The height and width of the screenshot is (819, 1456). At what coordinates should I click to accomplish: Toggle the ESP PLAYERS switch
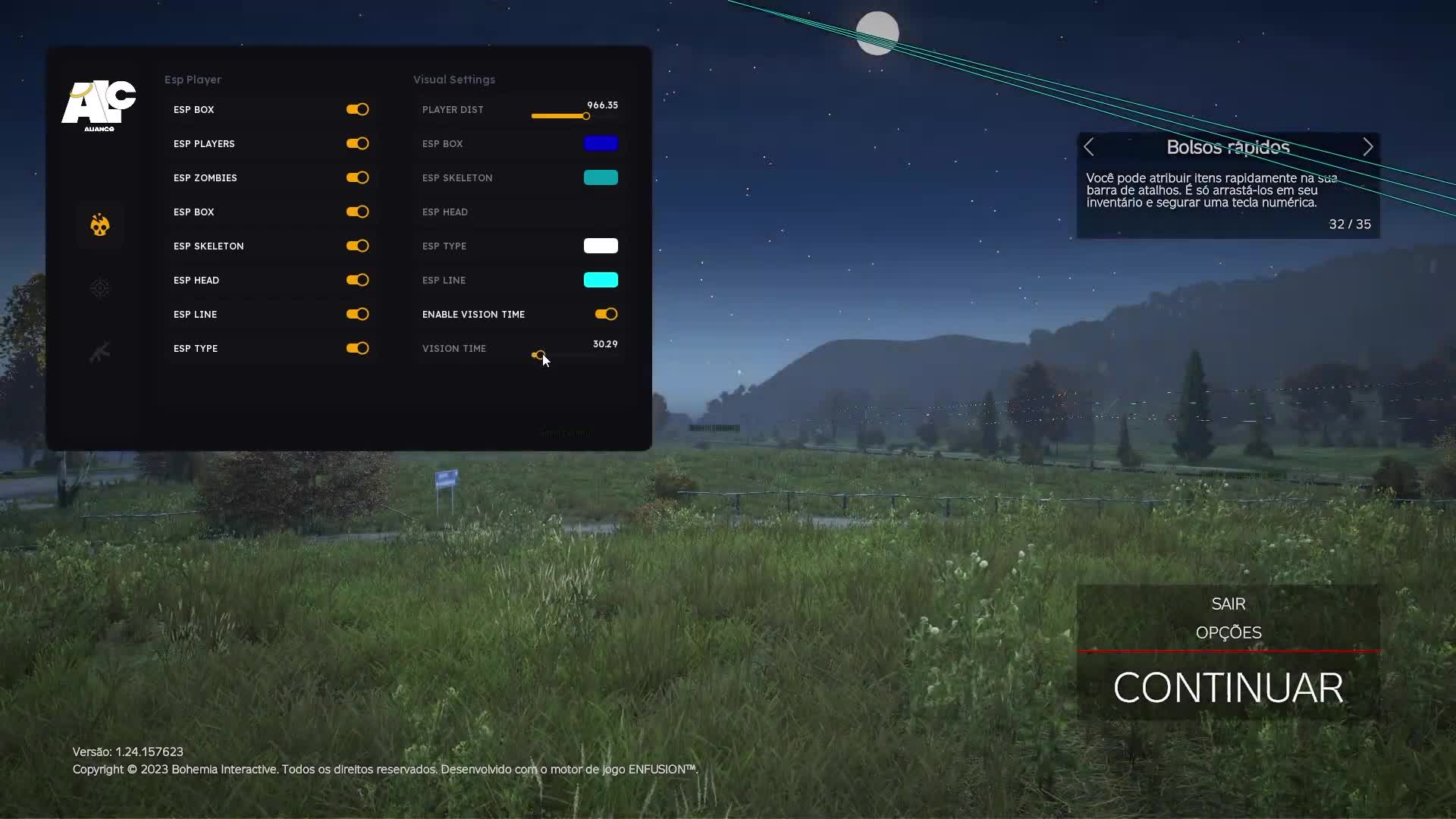[x=357, y=143]
